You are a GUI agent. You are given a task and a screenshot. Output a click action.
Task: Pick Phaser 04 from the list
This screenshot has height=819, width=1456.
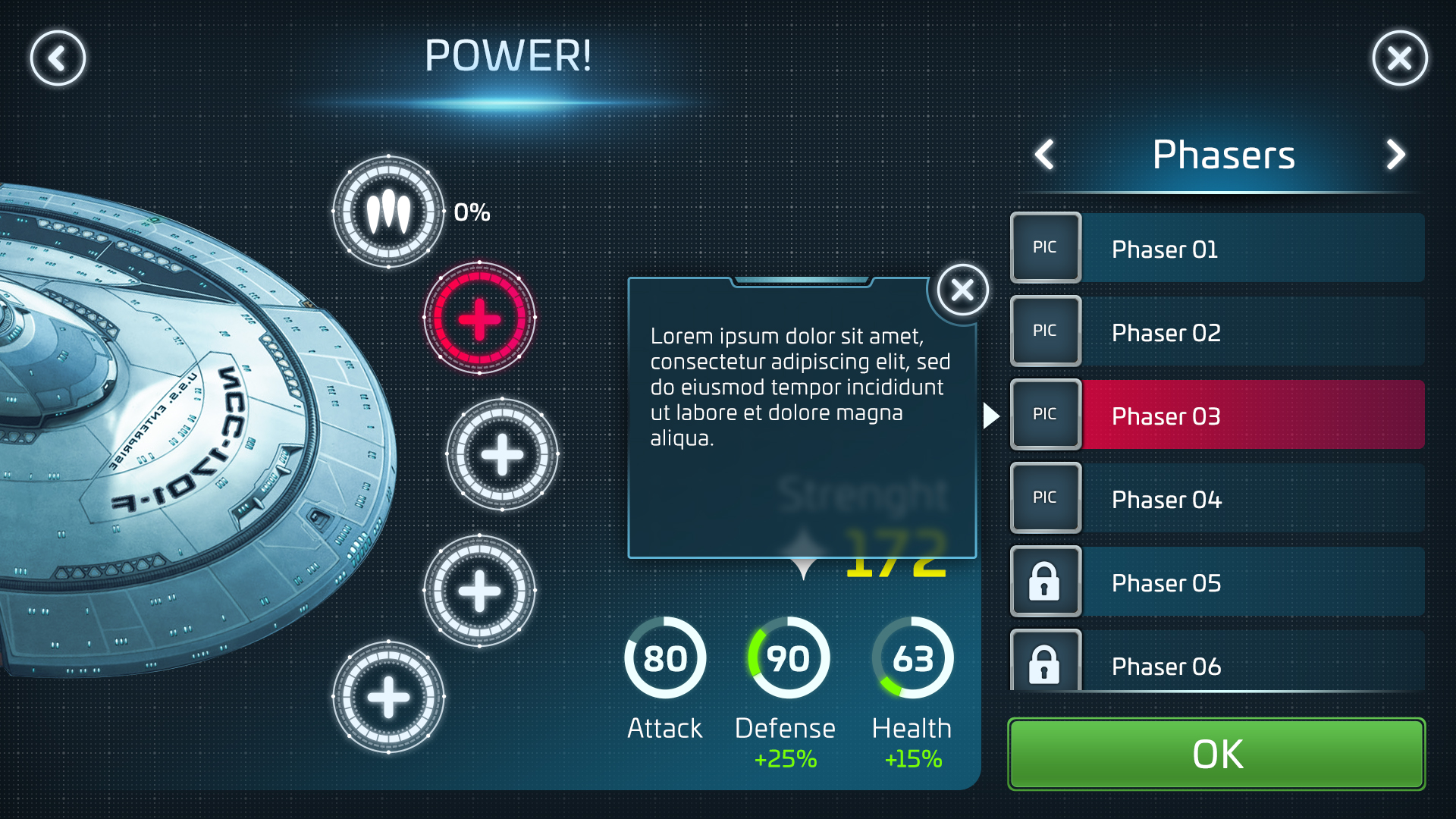(1217, 499)
